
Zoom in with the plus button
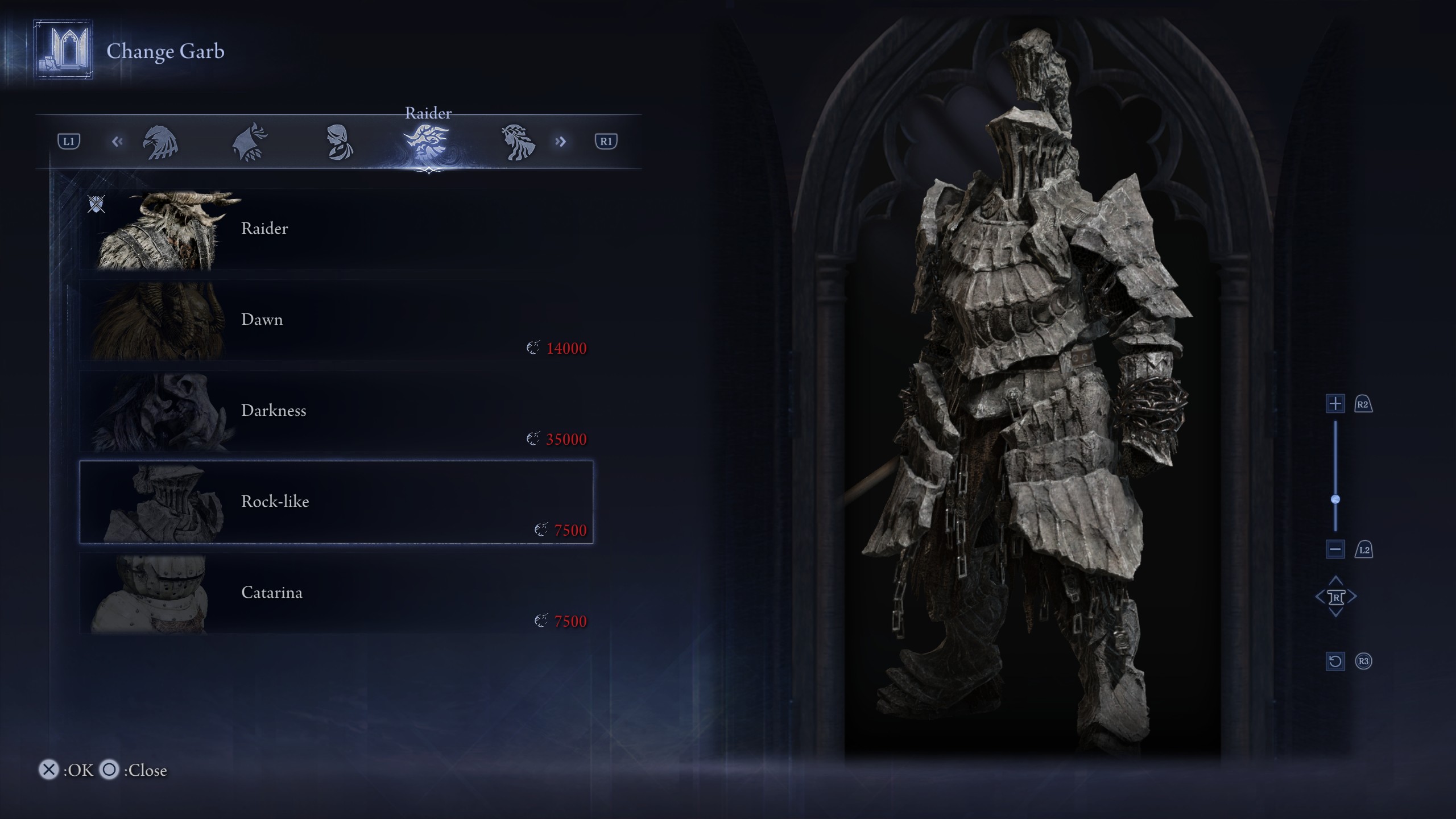(1335, 404)
